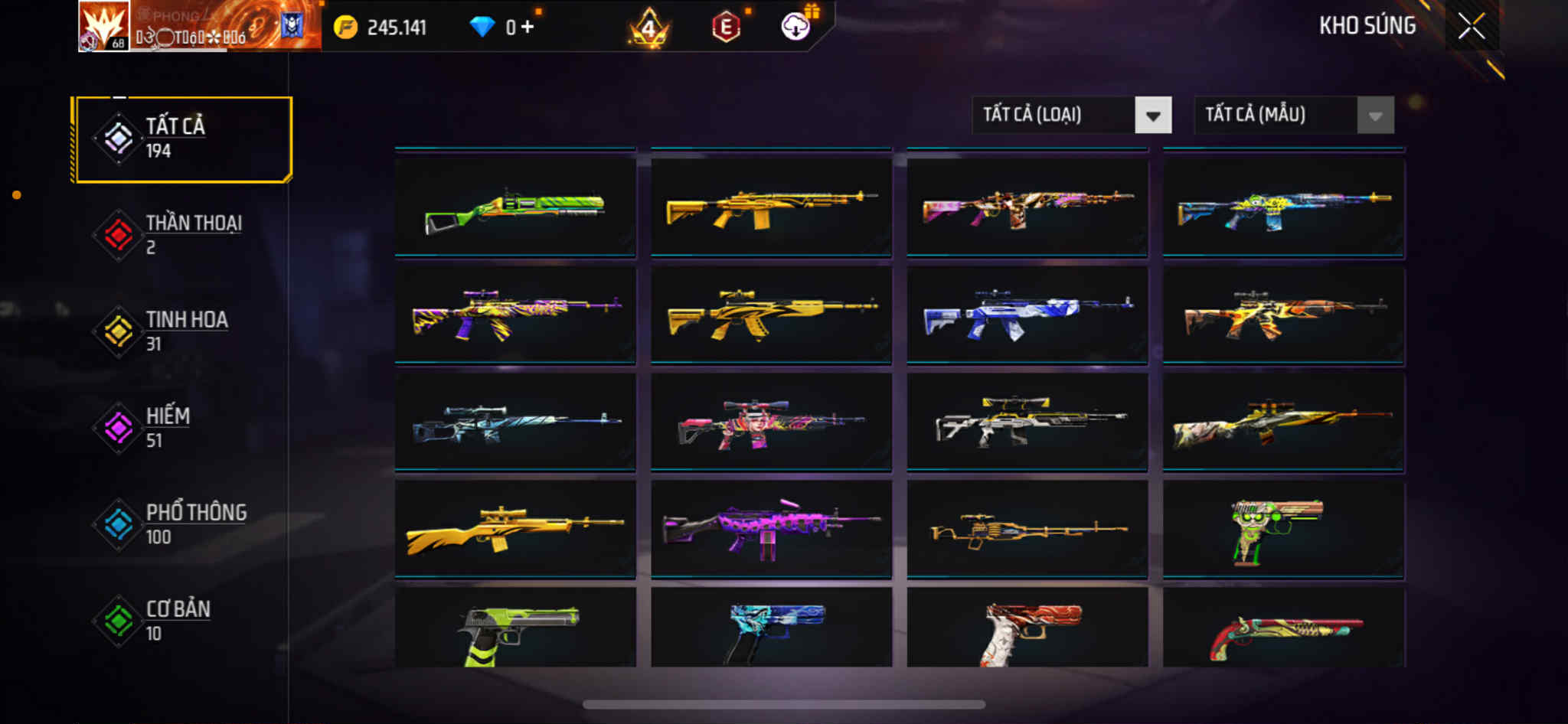Choose the Cơ Bản category
Screen dimensions: 1568x724
click(x=182, y=621)
